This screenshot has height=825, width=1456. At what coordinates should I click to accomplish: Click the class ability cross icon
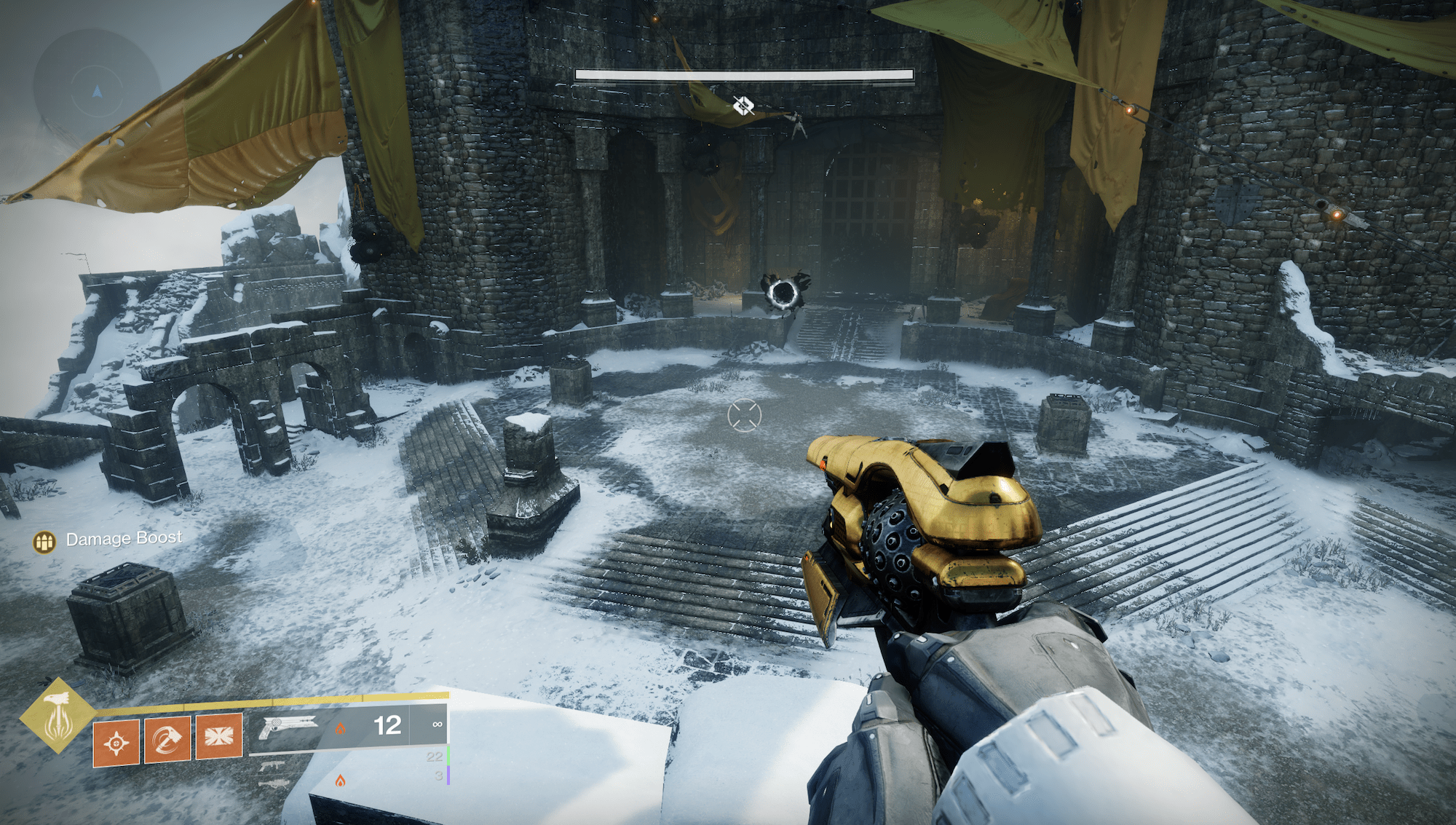coord(218,735)
